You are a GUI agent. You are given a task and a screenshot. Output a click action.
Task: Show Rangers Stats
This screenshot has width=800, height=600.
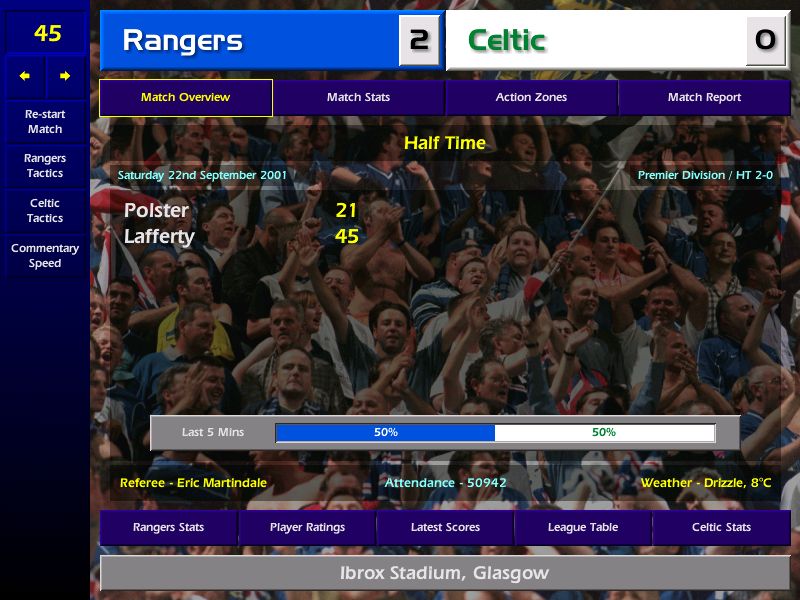point(168,527)
